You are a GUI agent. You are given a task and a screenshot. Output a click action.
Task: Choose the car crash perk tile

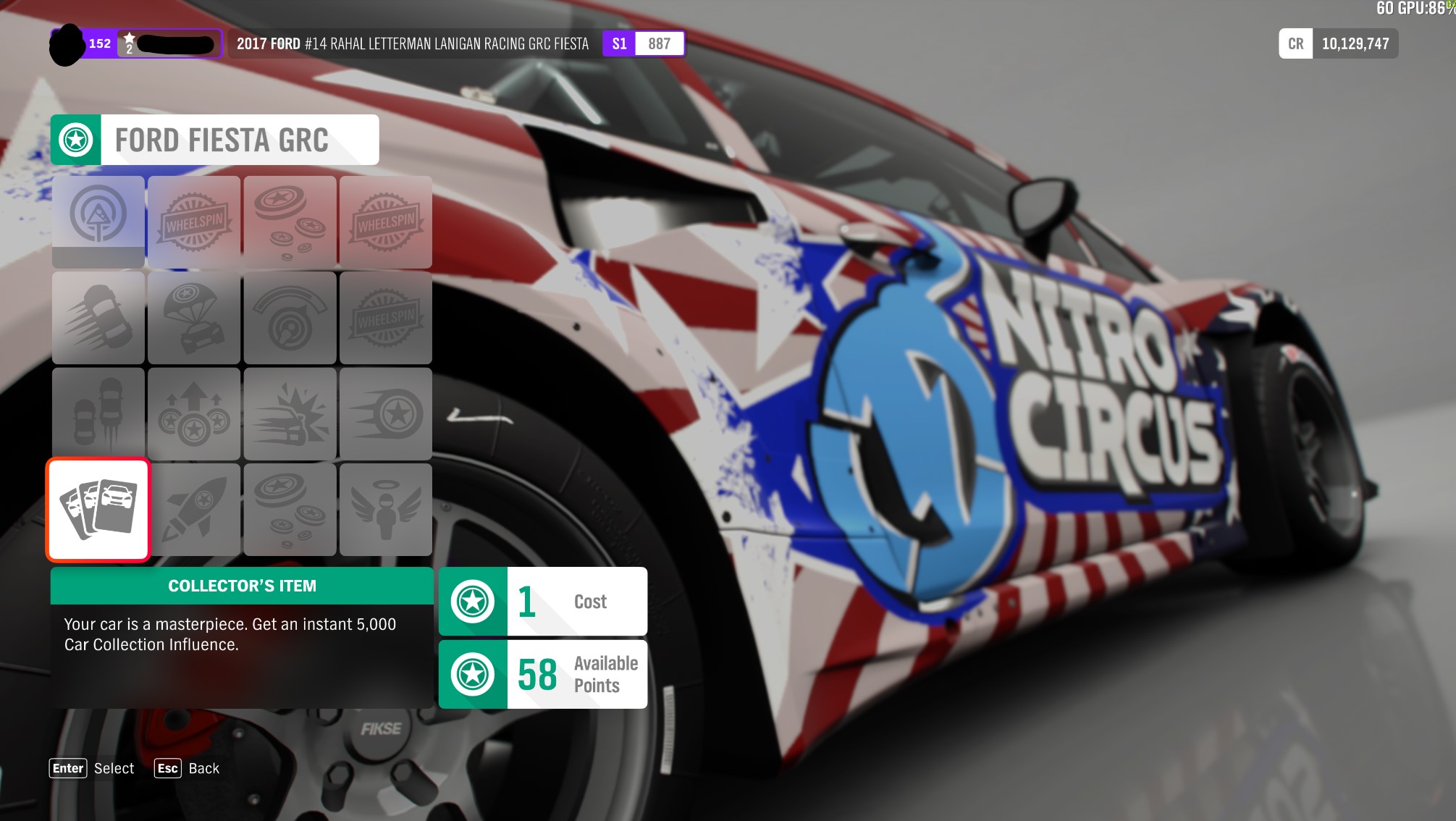coord(290,413)
